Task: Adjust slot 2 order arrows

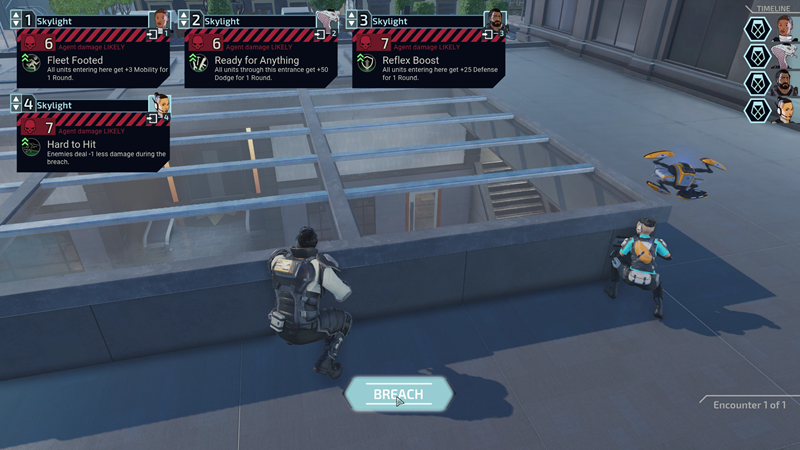Action: coord(183,20)
